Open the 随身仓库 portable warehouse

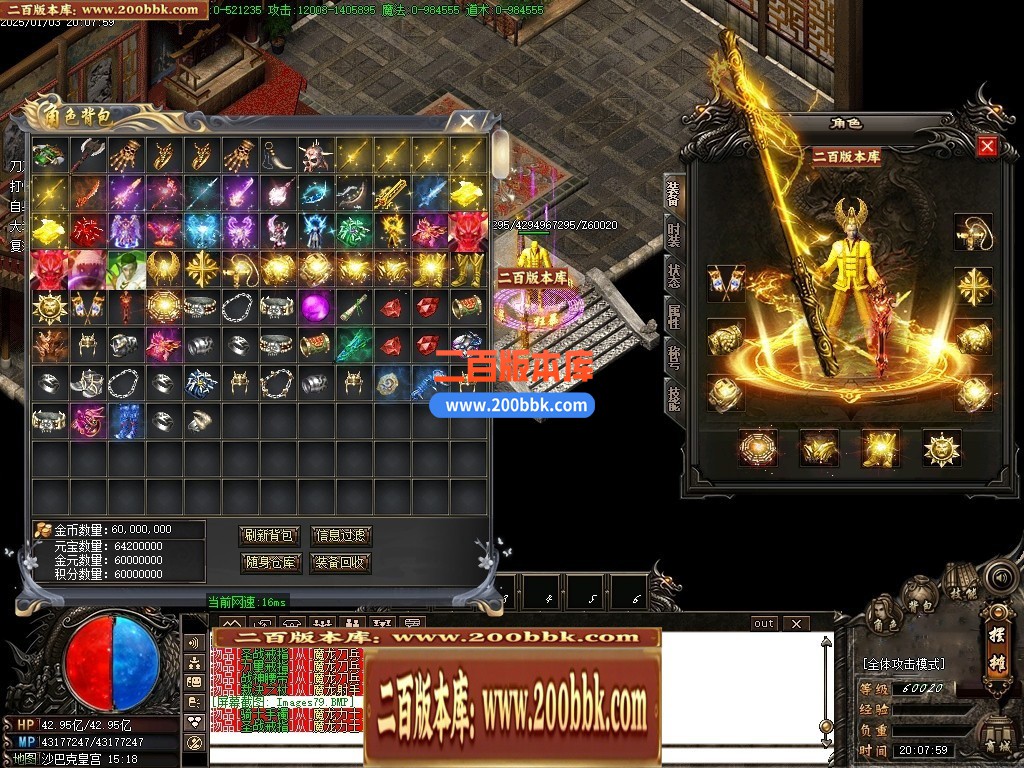(270, 563)
